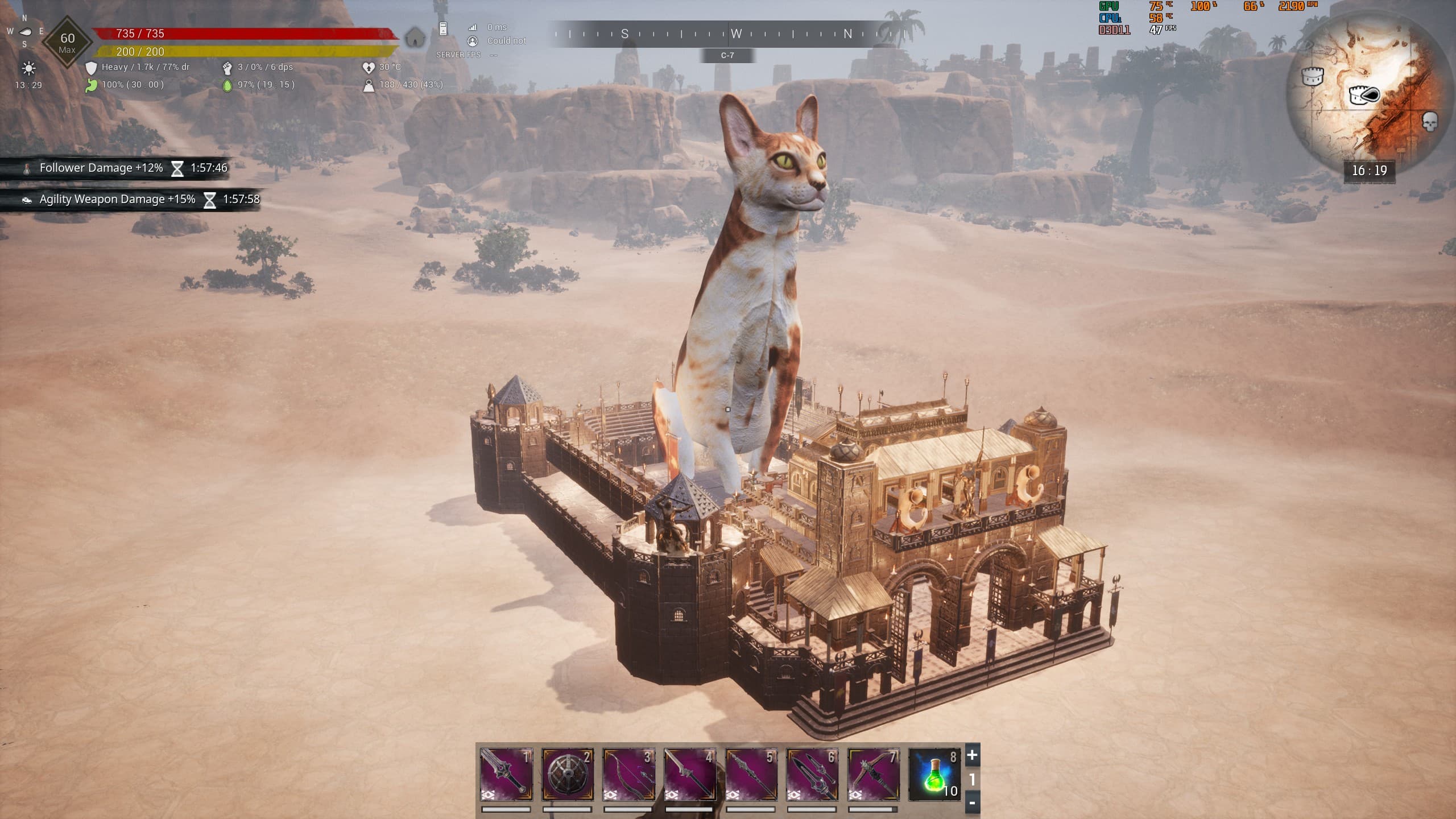Select the curved blade in slot 4
This screenshot has width=1456, height=819.
click(x=690, y=775)
